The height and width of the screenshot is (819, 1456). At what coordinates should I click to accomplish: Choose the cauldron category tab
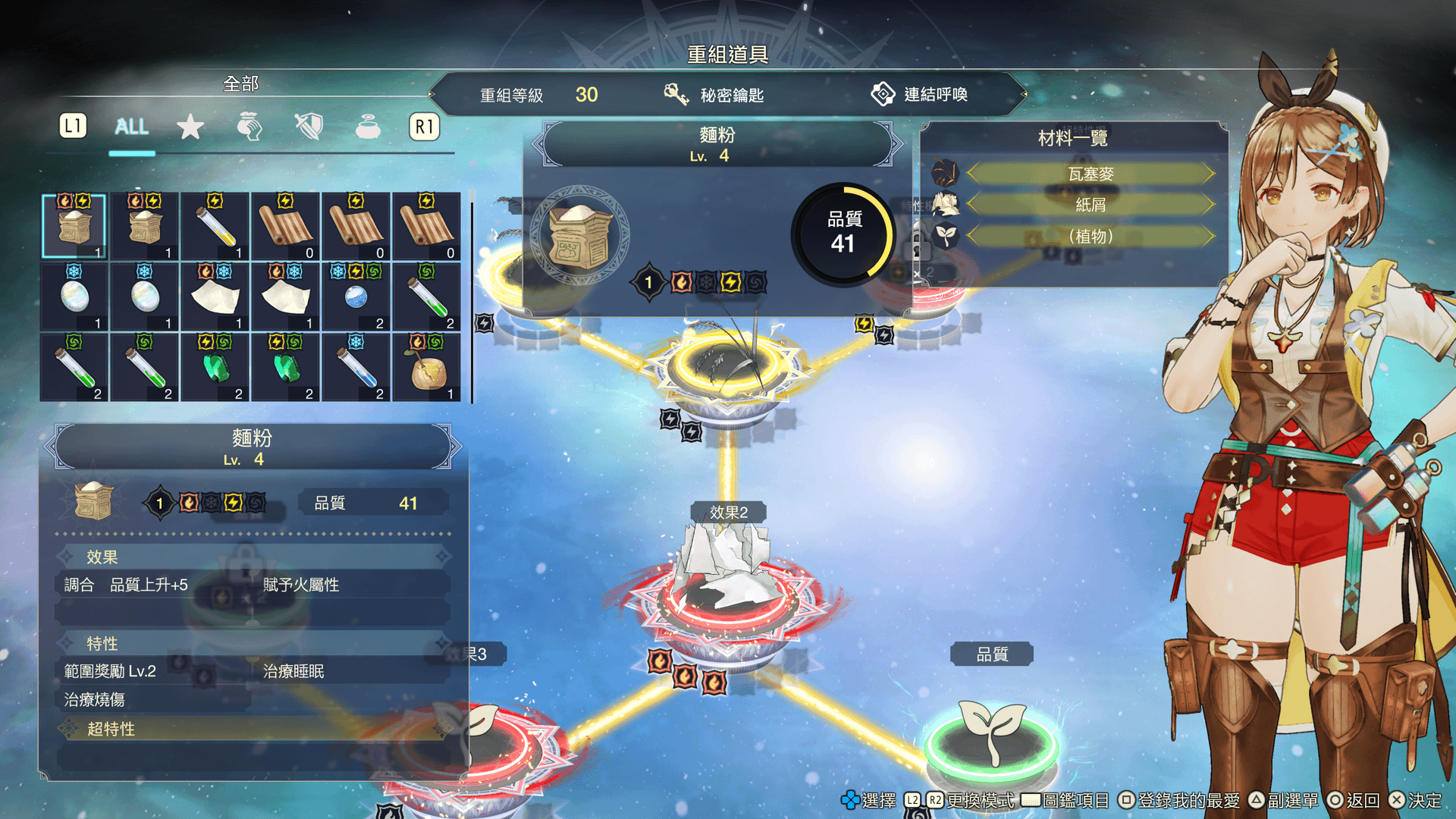pos(368,127)
